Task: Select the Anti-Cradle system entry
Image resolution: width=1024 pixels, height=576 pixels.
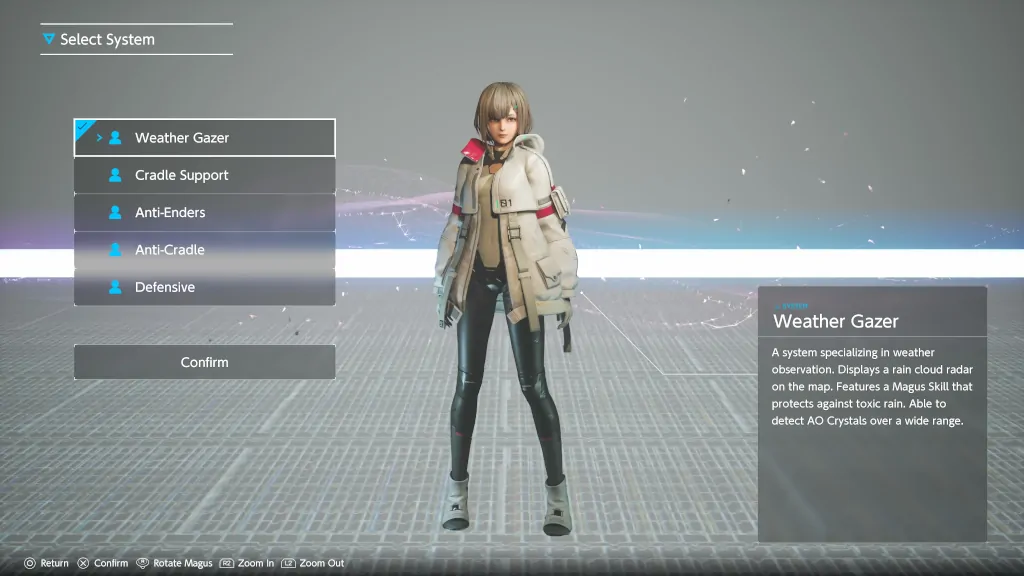Action: 204,250
